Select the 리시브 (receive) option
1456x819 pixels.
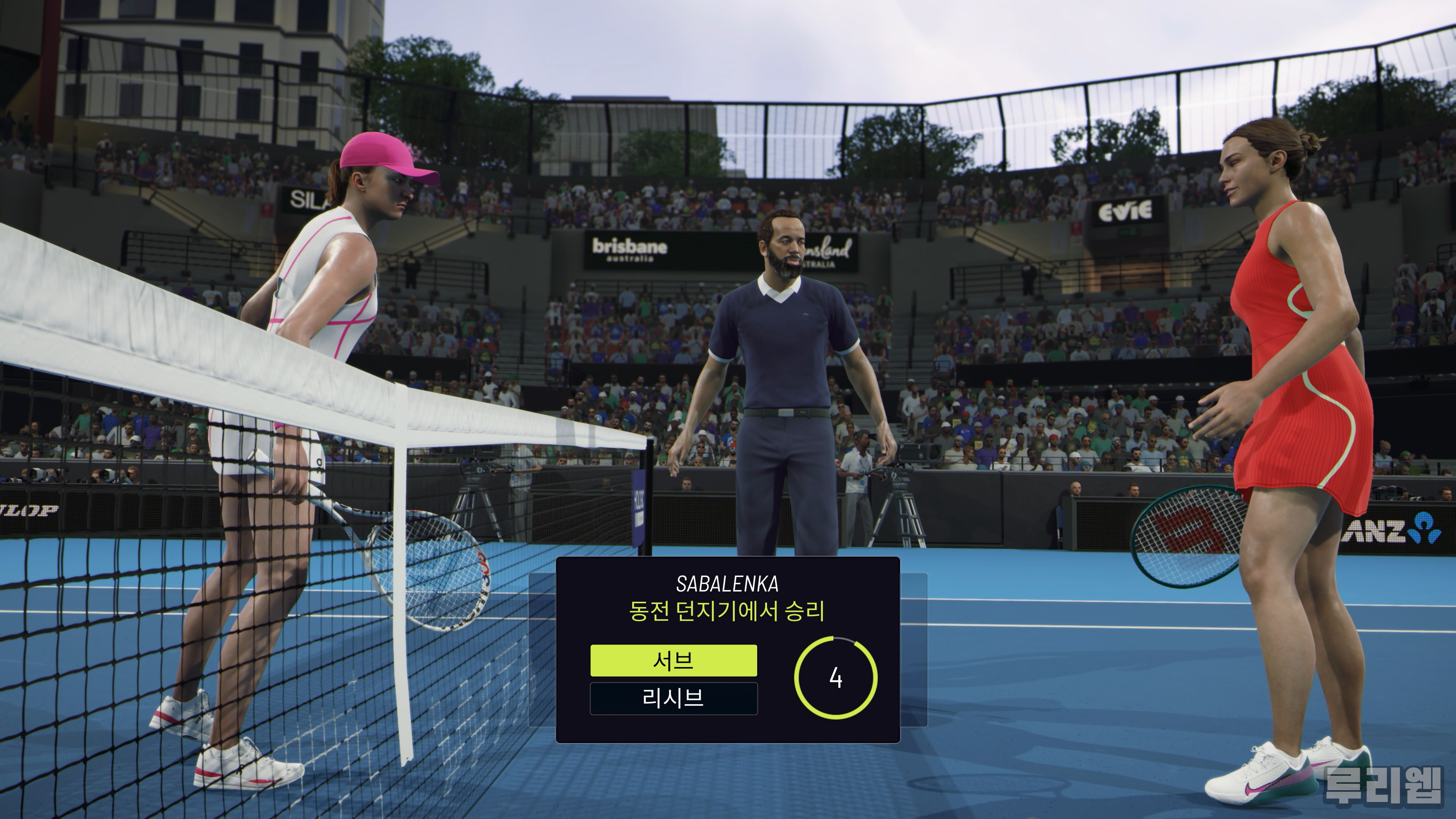point(673,698)
